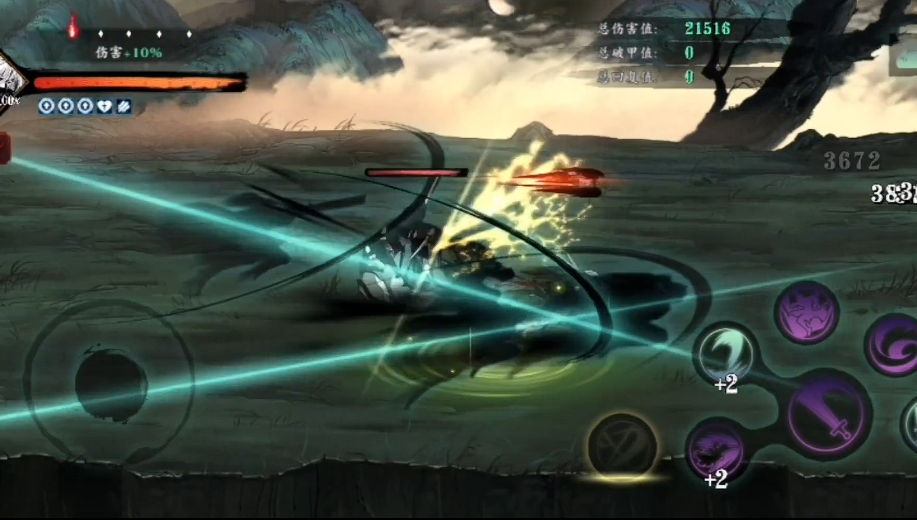Touch the virtual movement joystick
Image resolution: width=917 pixels, height=520 pixels.
click(109, 382)
